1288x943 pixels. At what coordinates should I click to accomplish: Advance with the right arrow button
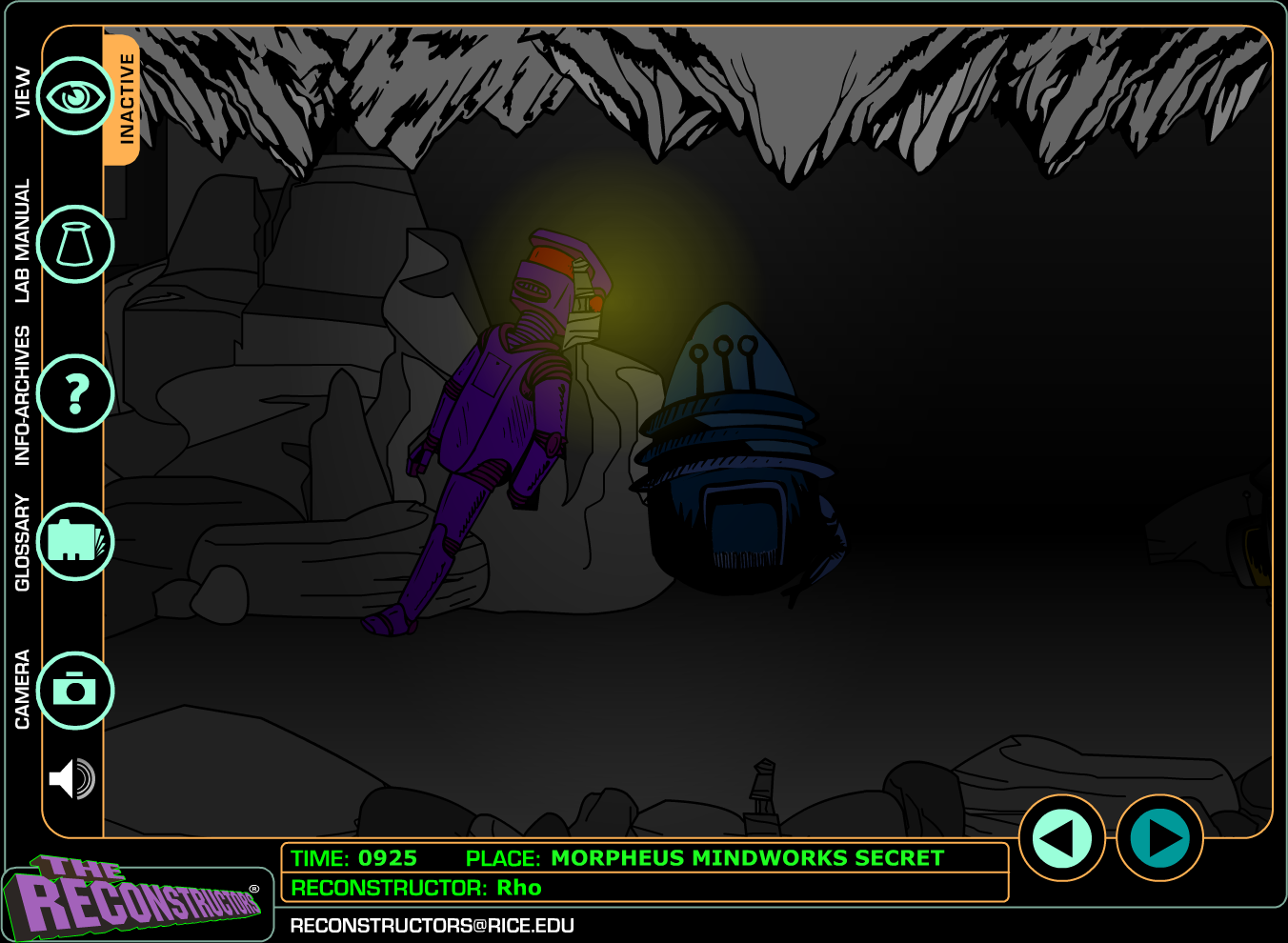1159,838
